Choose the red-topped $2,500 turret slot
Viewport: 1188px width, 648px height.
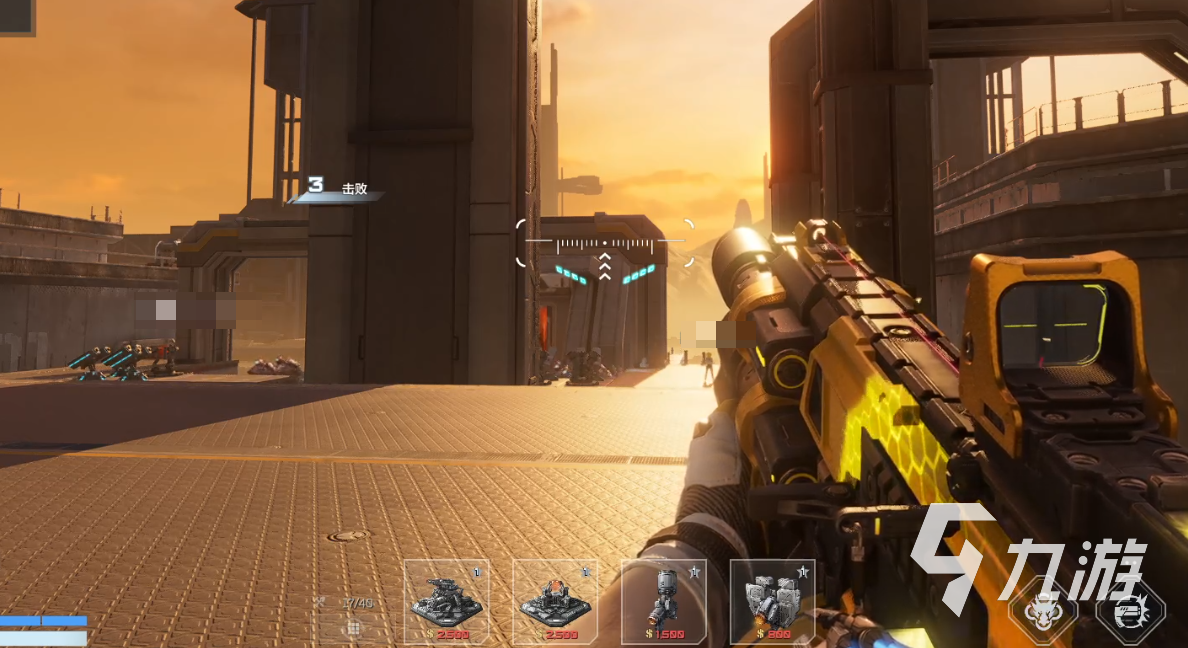[x=555, y=600]
